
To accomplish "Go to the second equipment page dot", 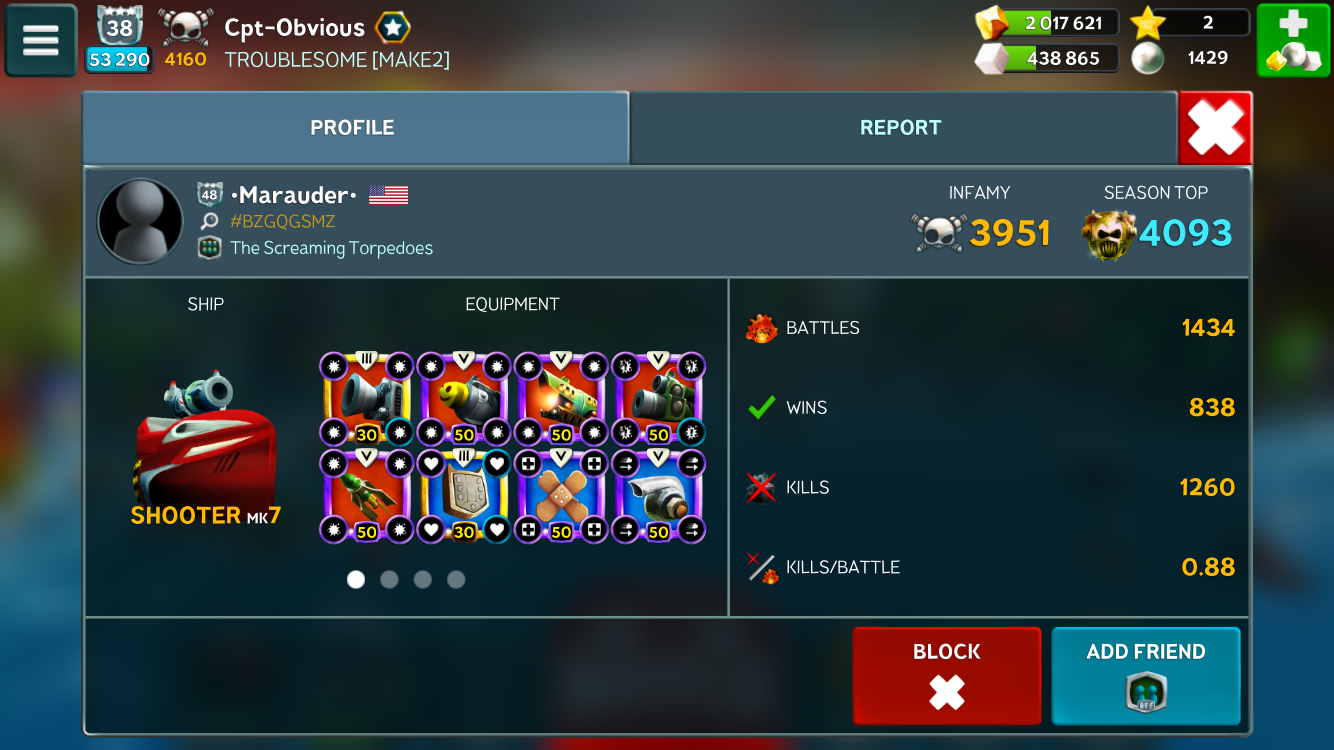I will point(389,579).
